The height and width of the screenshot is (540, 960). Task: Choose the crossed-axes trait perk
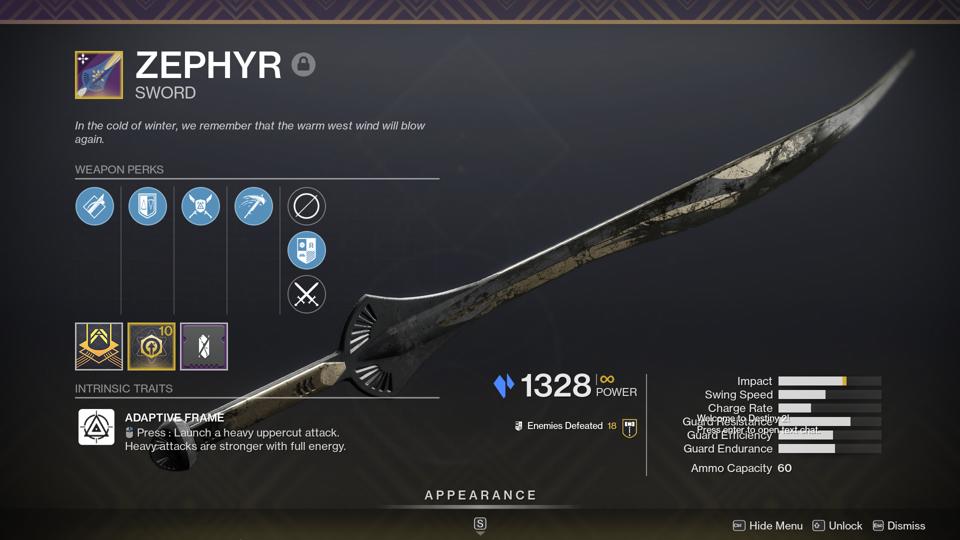click(200, 207)
